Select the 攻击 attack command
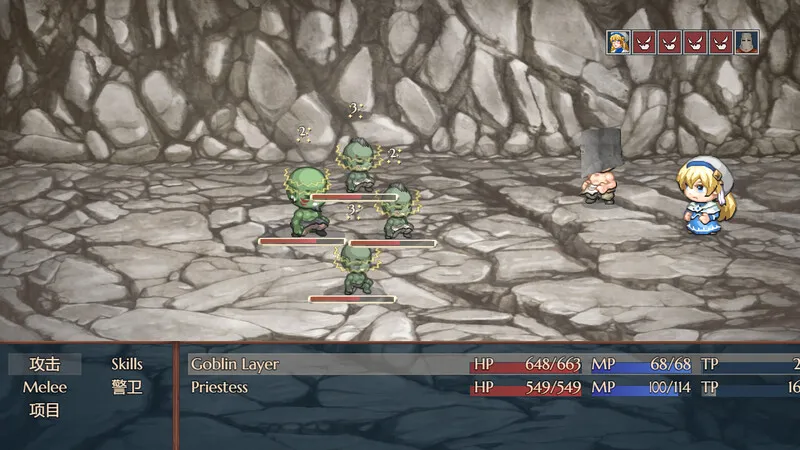 click(x=45, y=364)
